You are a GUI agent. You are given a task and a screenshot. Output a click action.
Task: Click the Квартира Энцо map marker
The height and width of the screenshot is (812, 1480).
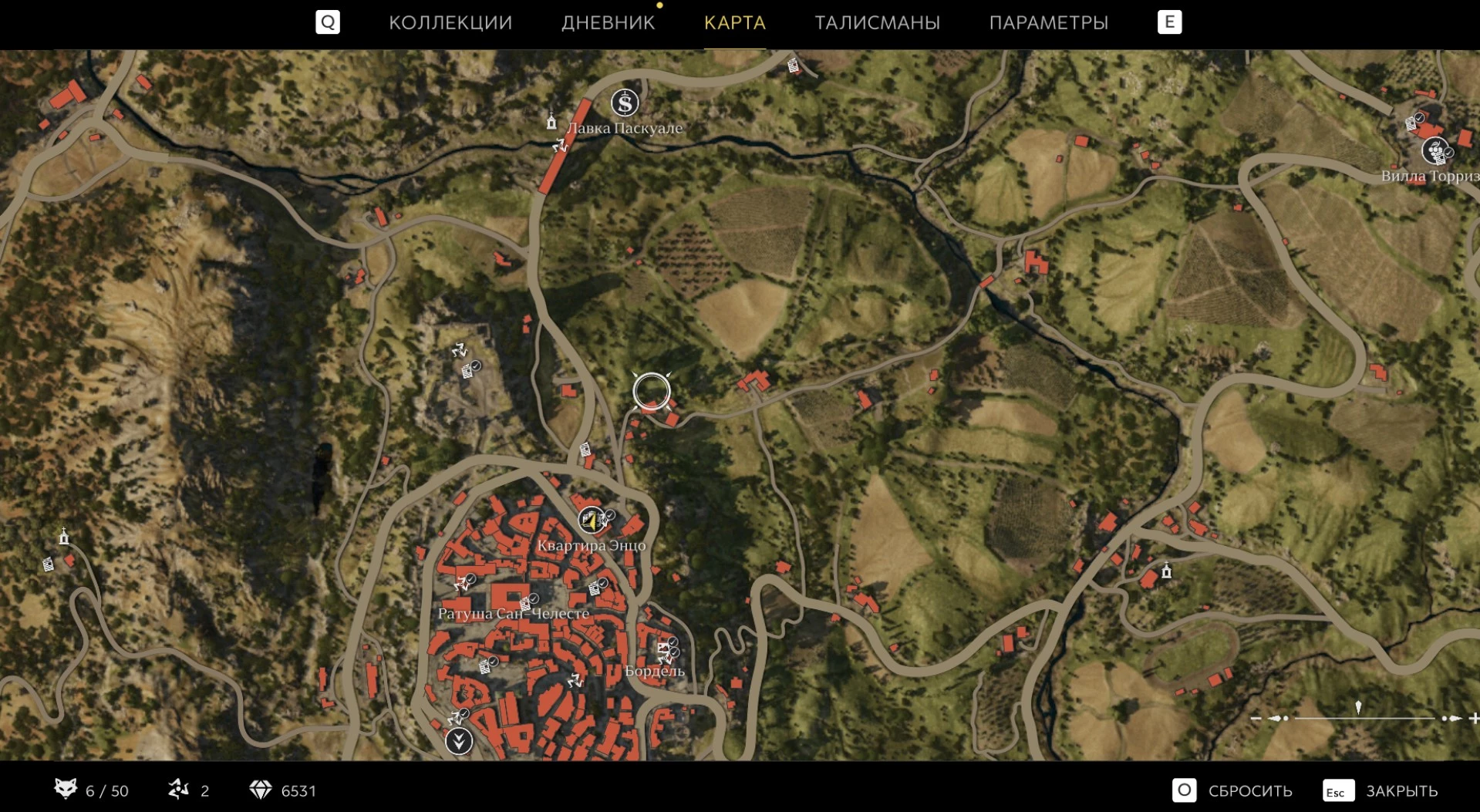pos(592,521)
